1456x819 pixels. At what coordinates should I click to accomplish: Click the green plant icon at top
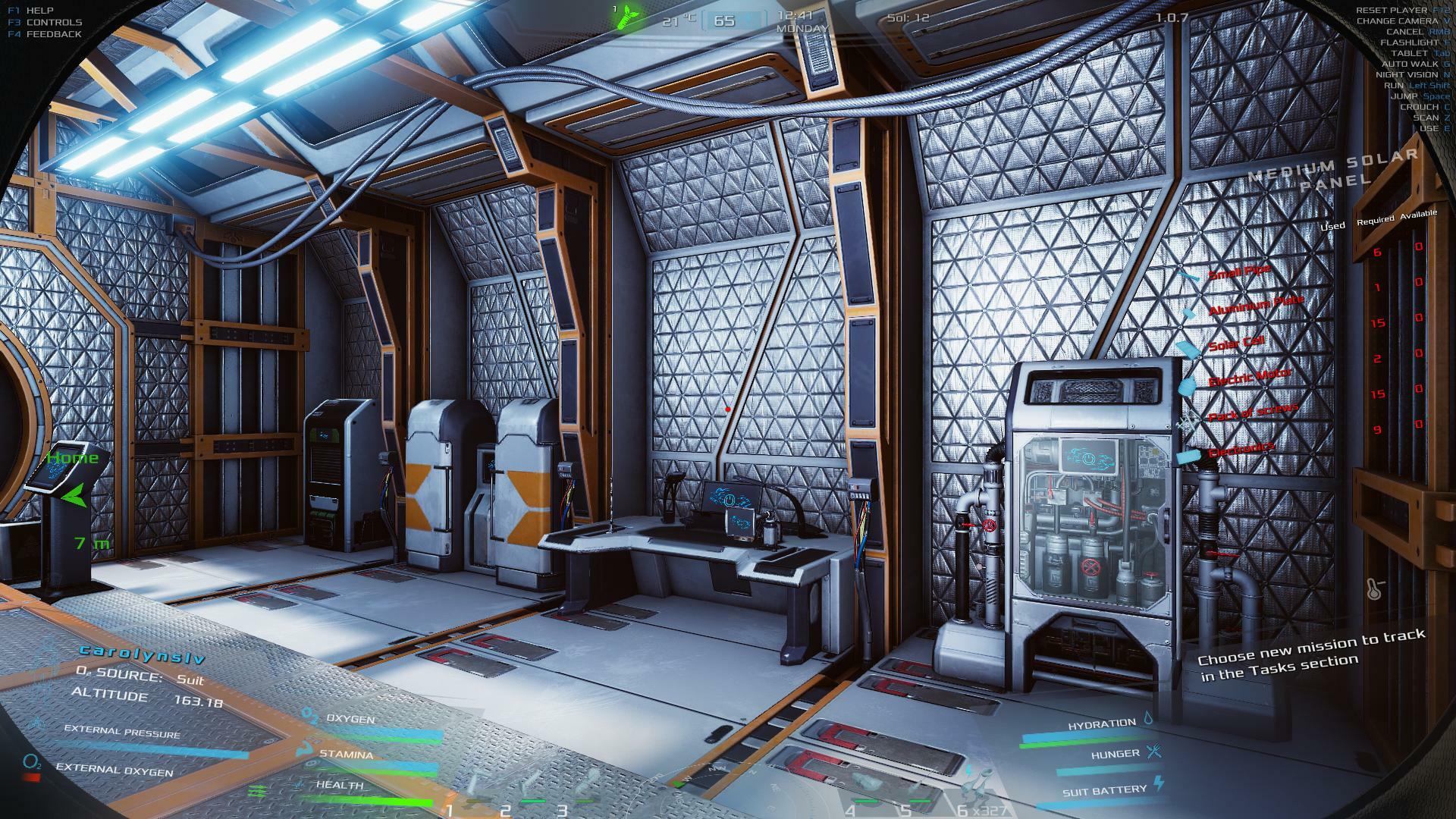(x=626, y=16)
